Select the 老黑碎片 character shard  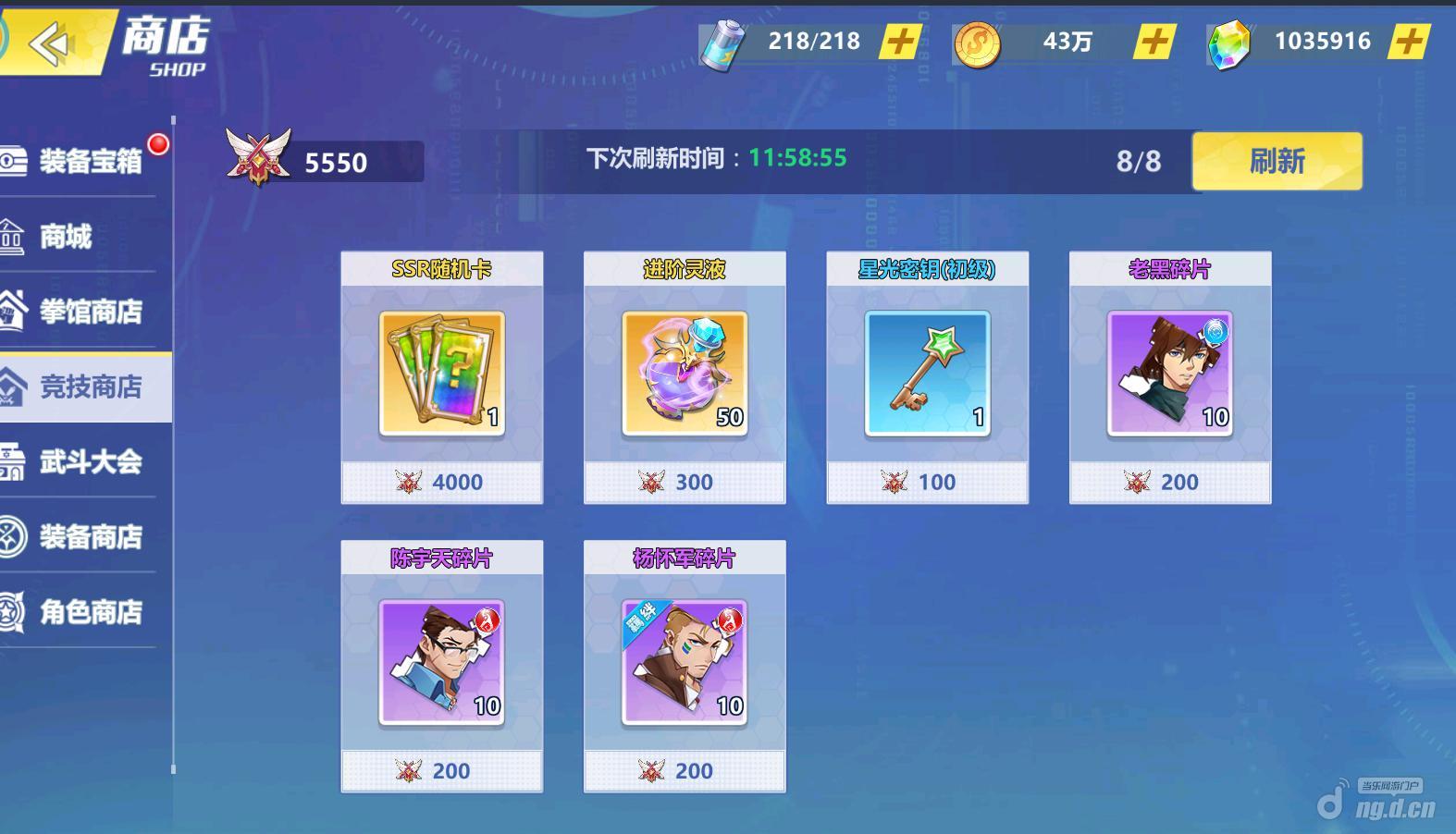(x=1170, y=376)
